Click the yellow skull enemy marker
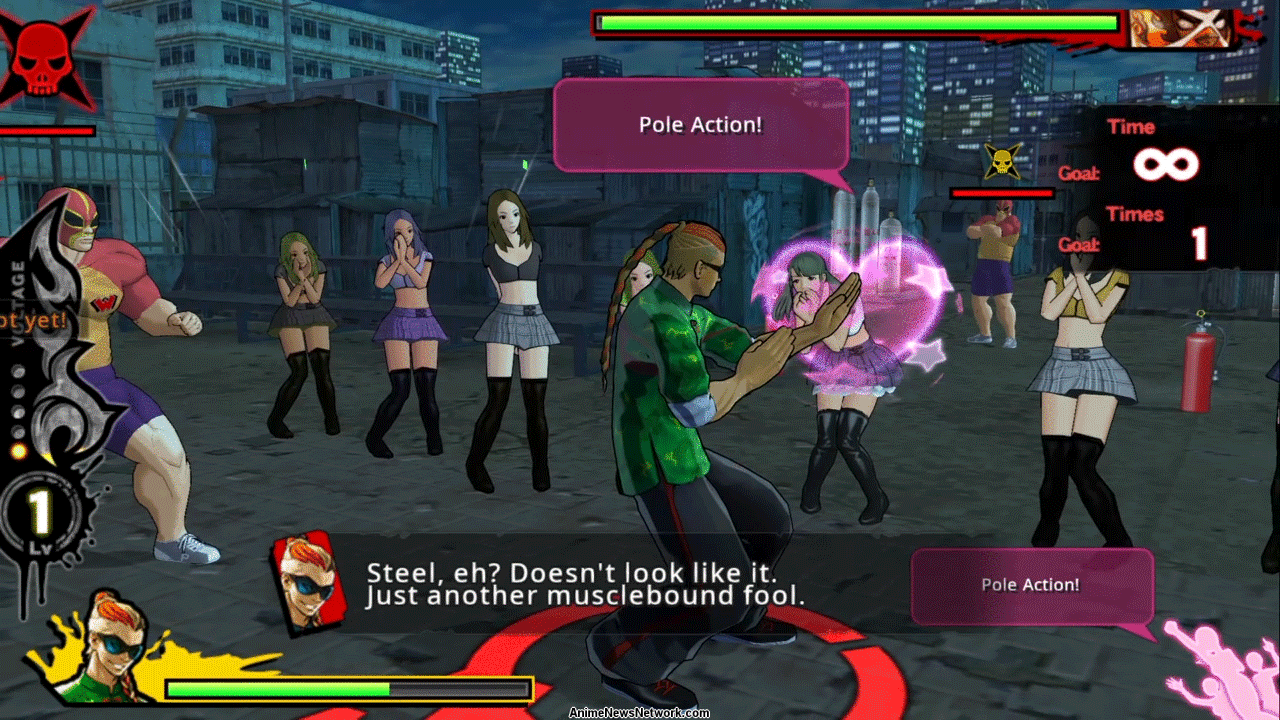Image resolution: width=1280 pixels, height=720 pixels. [x=1001, y=161]
